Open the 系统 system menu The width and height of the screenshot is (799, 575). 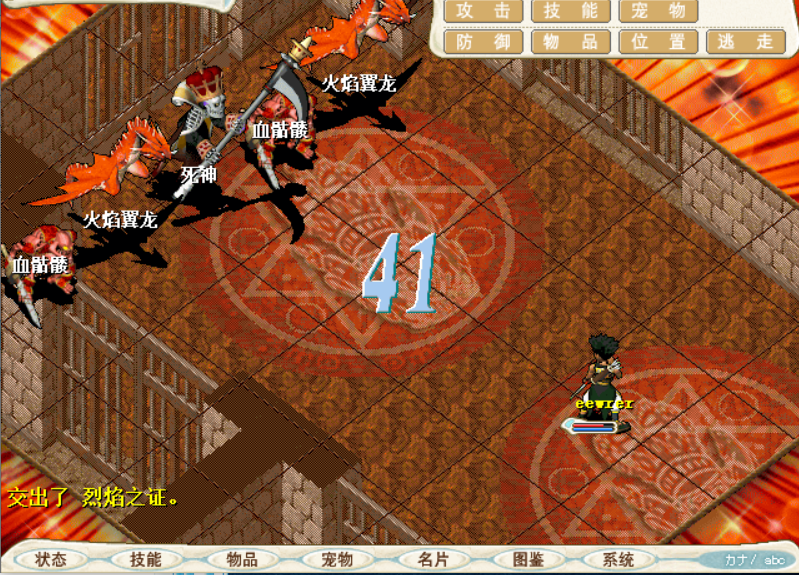619,560
